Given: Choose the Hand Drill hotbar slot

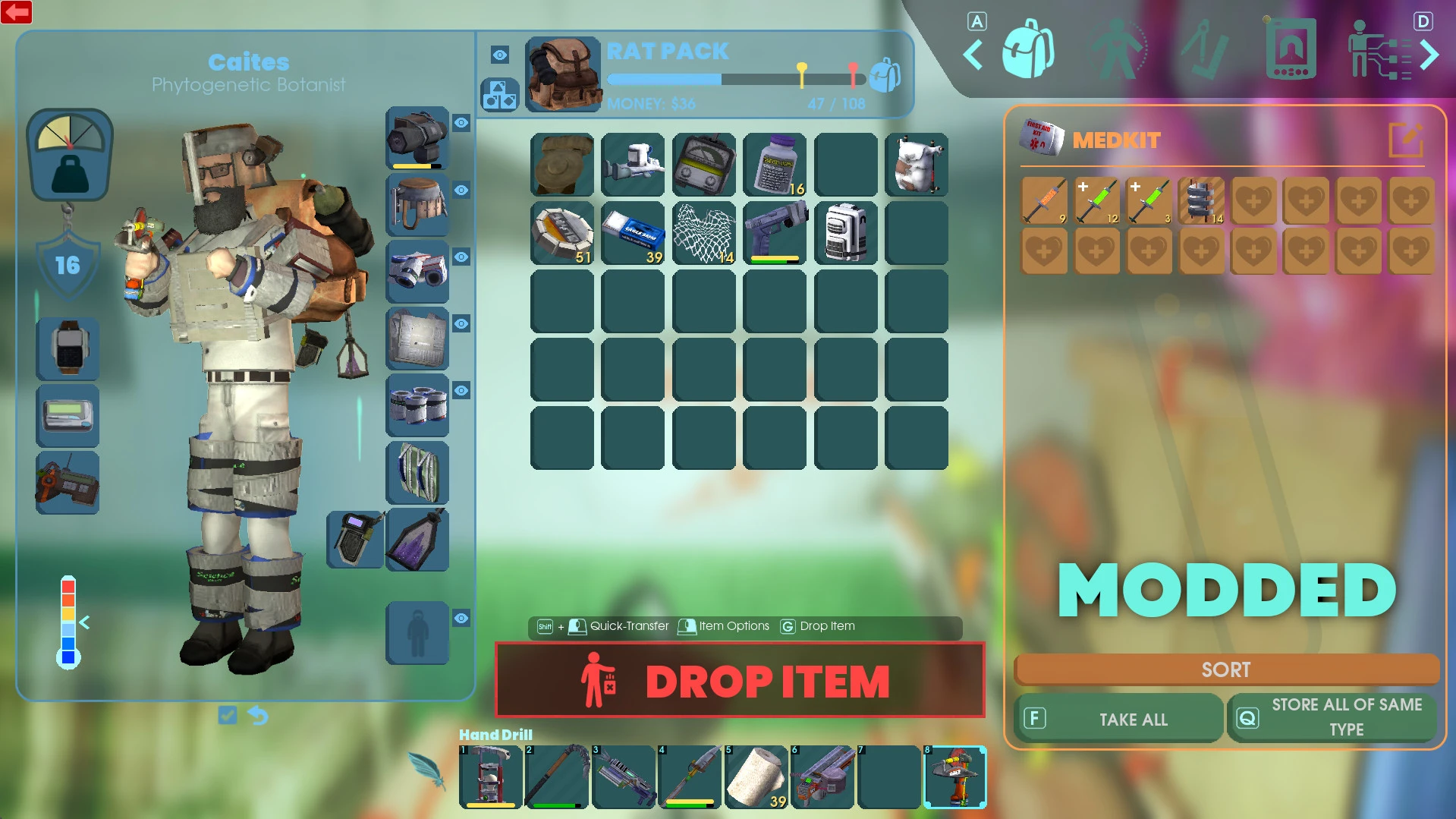Looking at the screenshot, I should coord(954,777).
